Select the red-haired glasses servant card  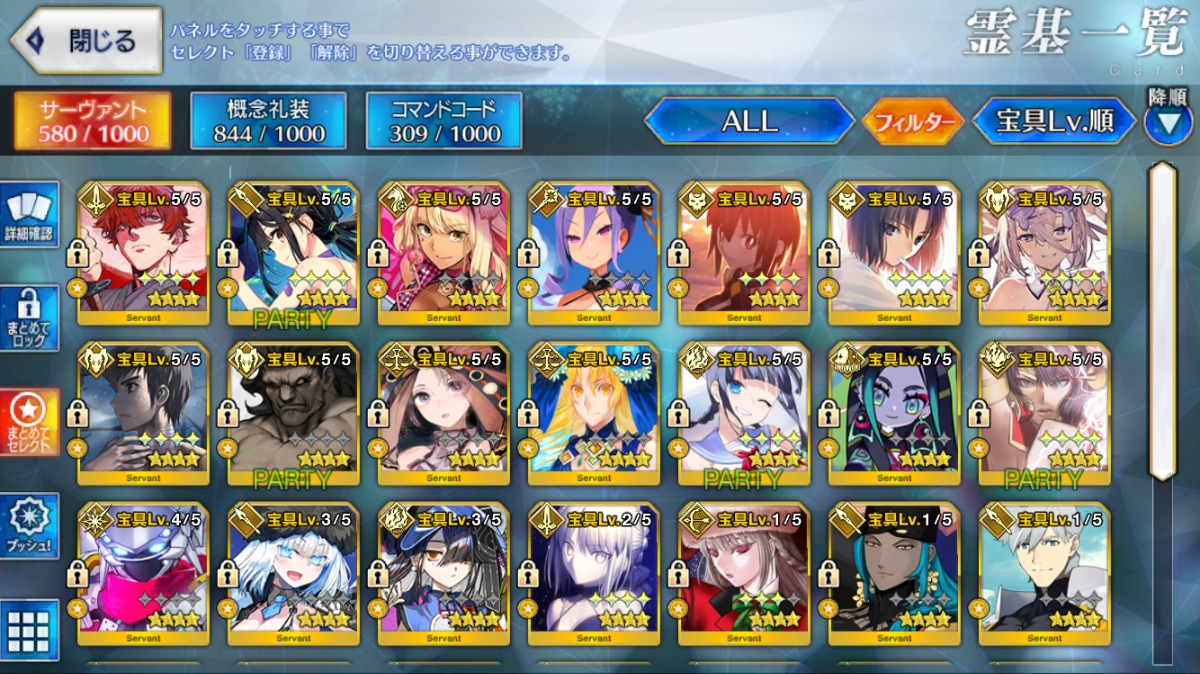coord(142,254)
